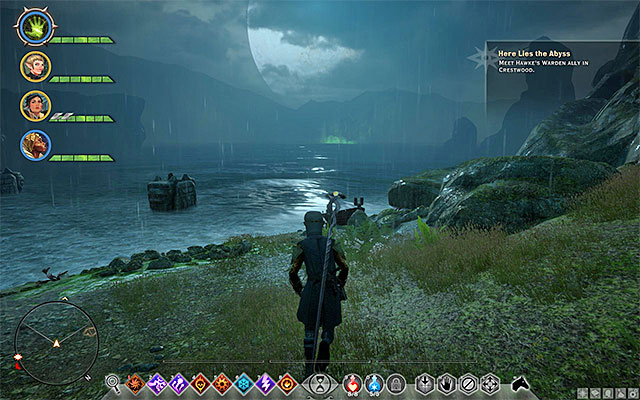Select the dark-haired companion portrait
The image size is (640, 400).
click(35, 106)
